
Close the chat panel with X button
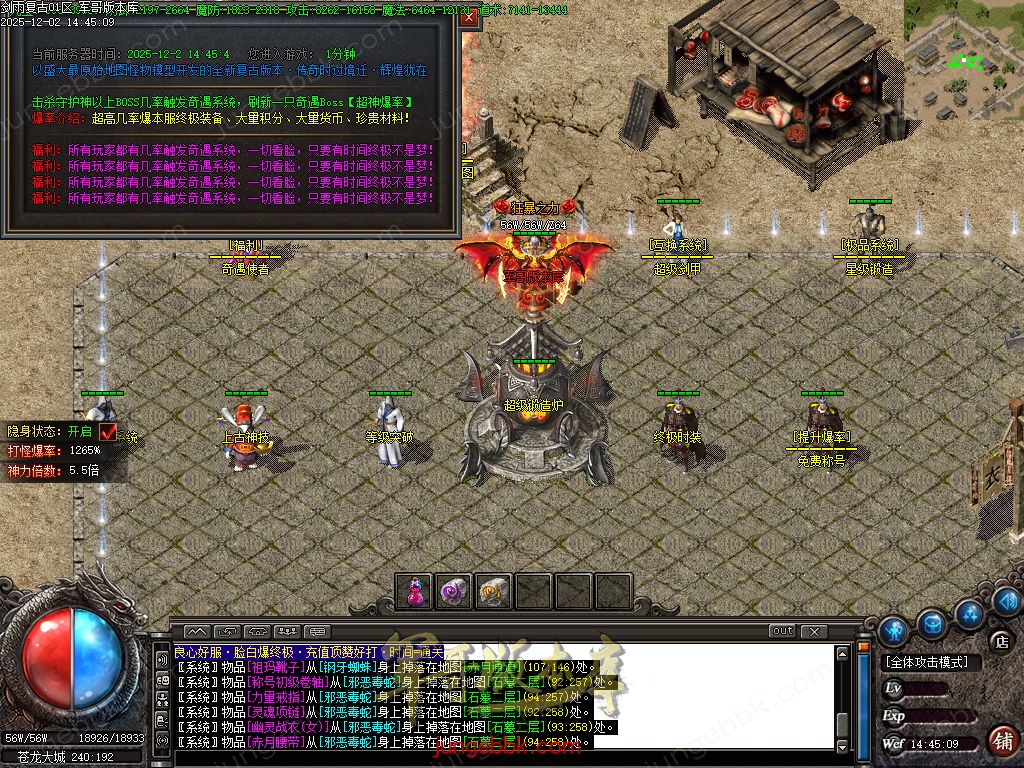pyautogui.click(x=813, y=631)
